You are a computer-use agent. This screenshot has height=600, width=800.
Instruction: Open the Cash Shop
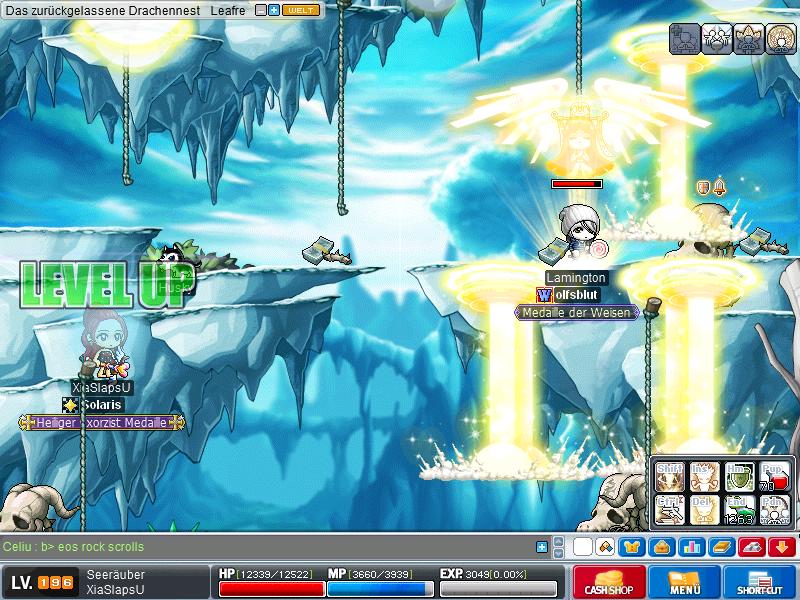pyautogui.click(x=609, y=582)
